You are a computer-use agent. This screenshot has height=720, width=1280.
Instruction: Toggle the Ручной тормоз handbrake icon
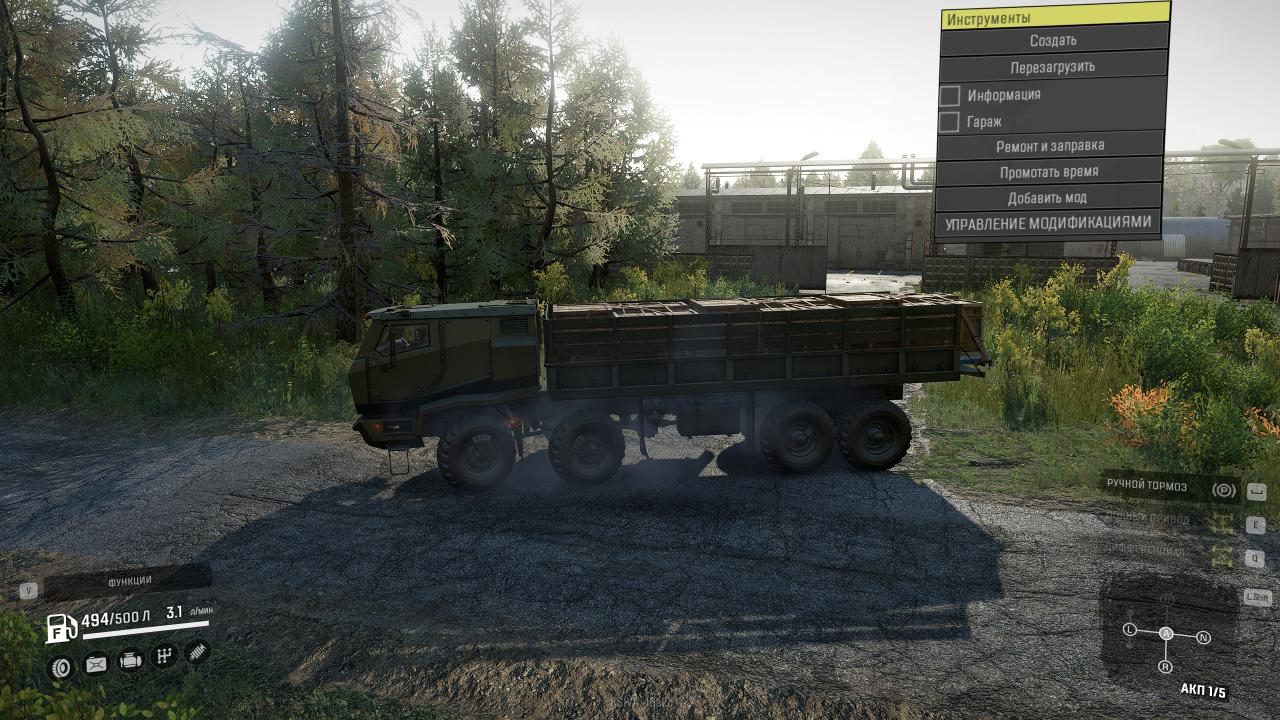pos(1223,489)
